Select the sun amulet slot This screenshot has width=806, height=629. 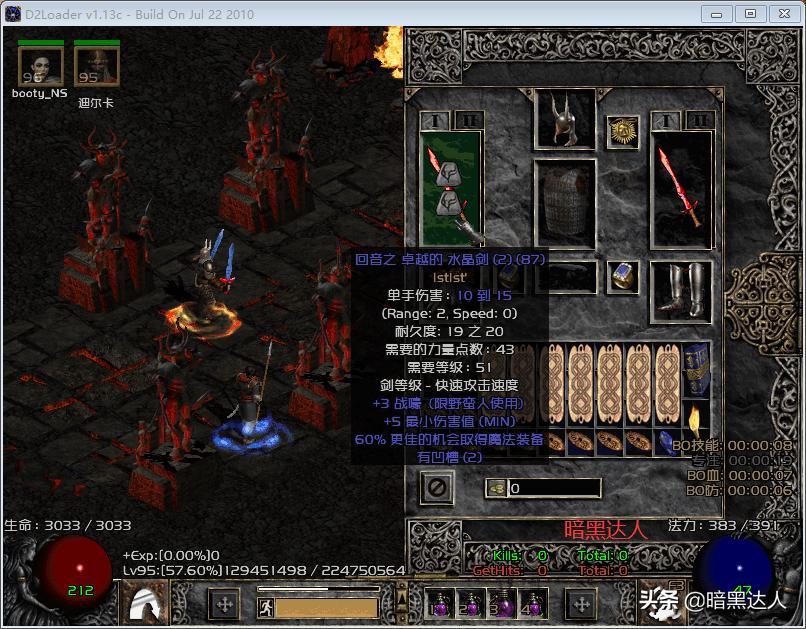(623, 131)
